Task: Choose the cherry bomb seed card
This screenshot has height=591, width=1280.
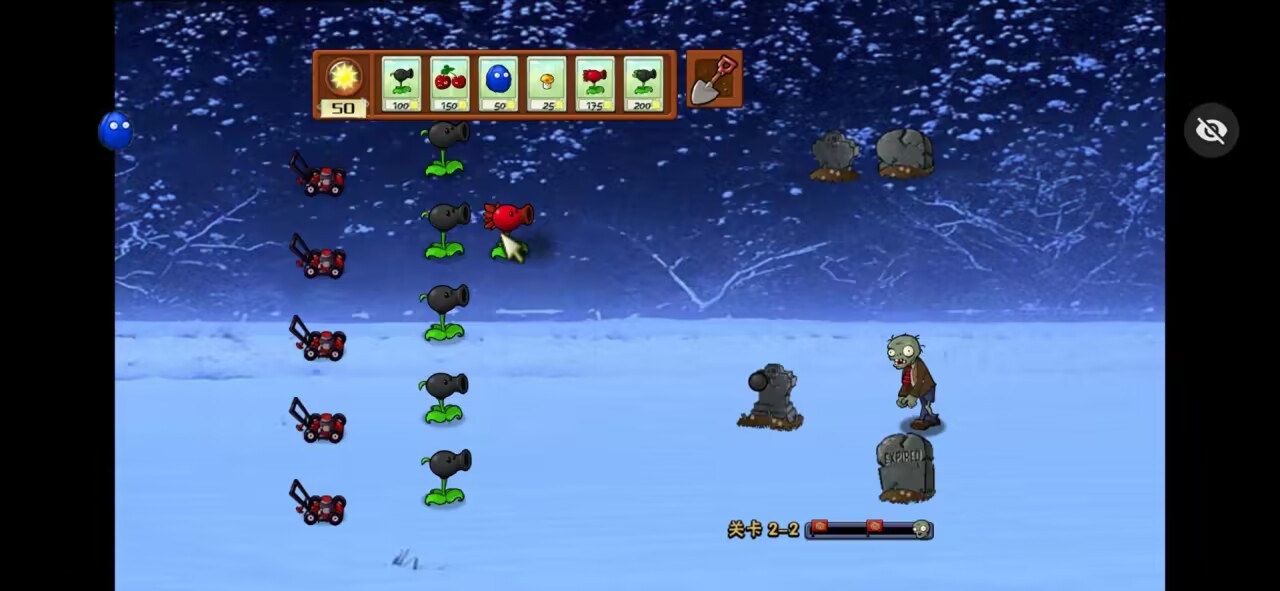Action: coord(450,84)
